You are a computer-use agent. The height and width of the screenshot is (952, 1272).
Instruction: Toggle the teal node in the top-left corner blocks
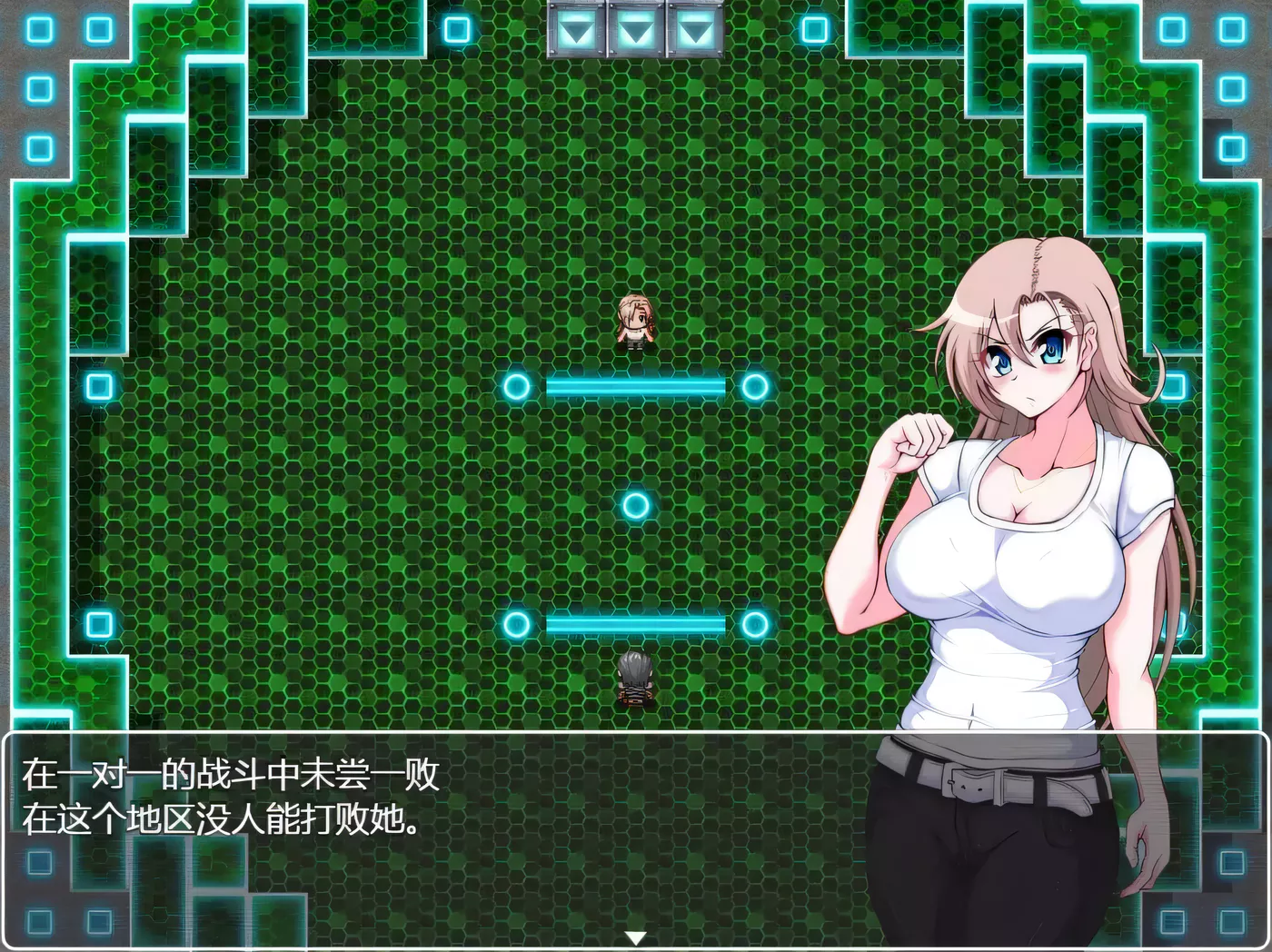click(39, 30)
